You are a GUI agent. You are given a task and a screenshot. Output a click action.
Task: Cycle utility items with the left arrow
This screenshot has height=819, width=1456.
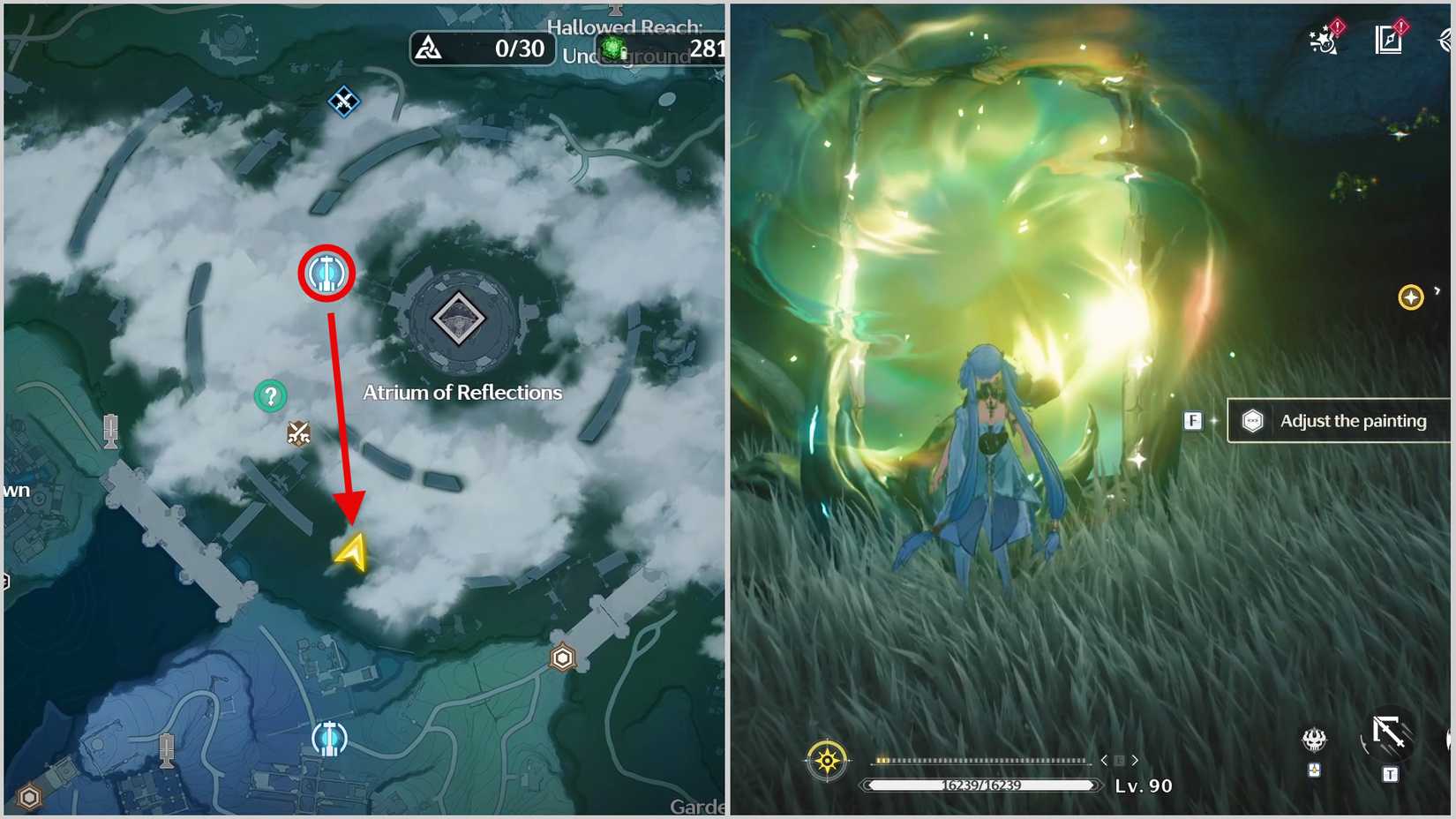[1103, 759]
